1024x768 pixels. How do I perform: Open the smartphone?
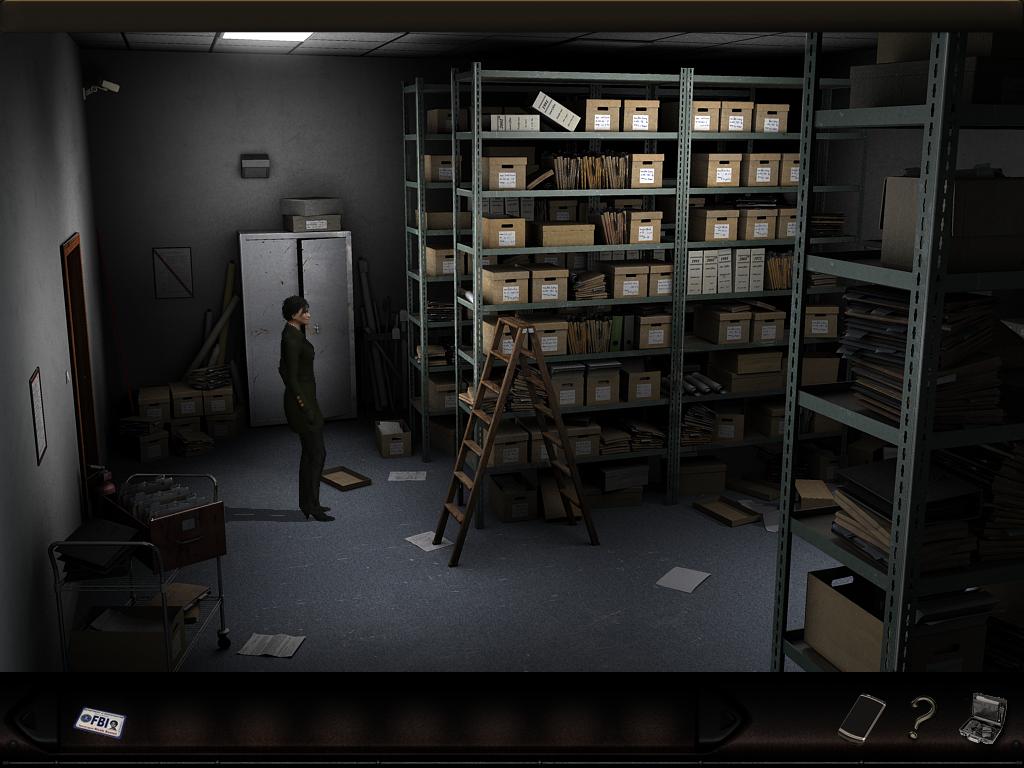coord(861,717)
